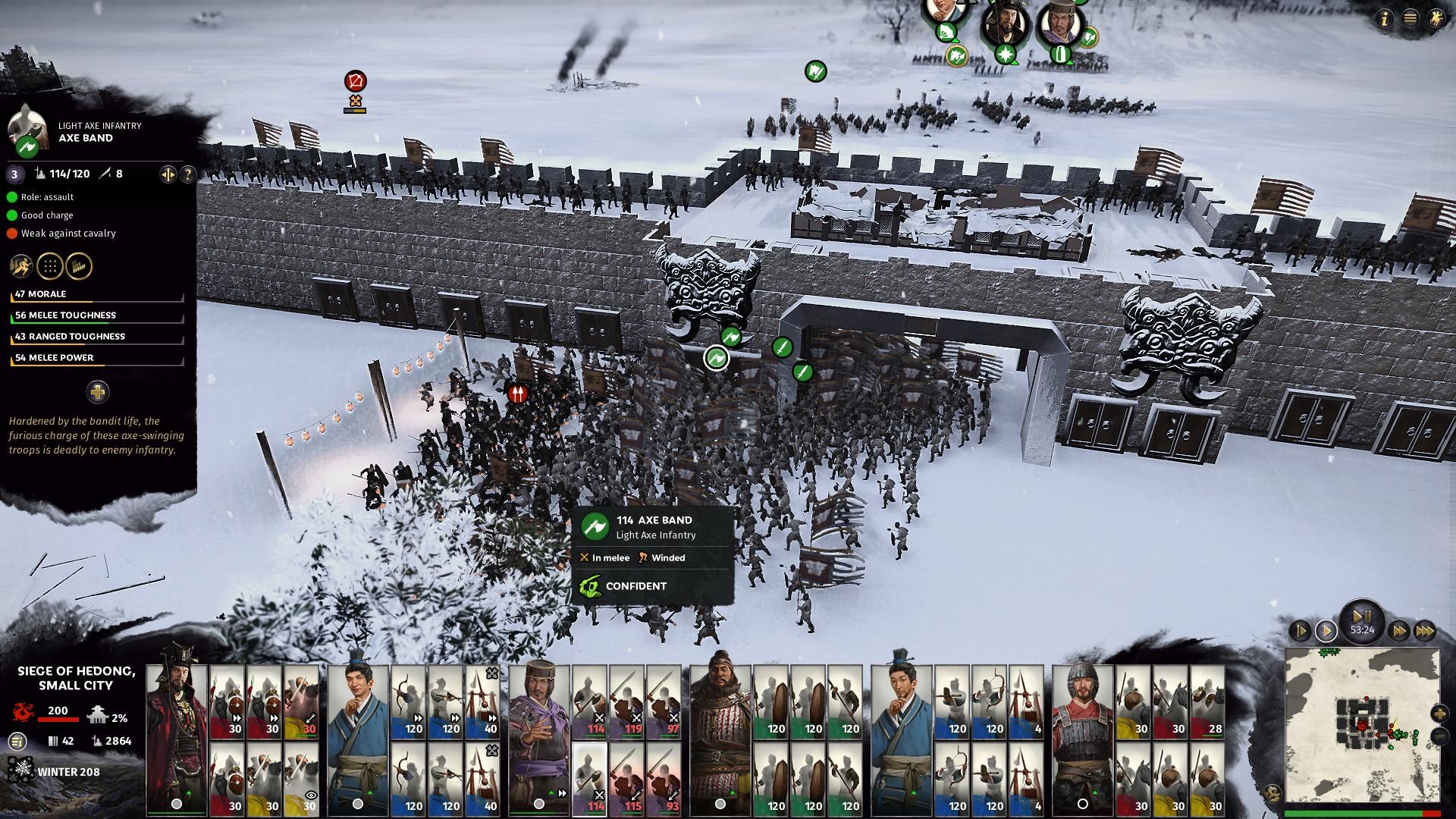1456x819 pixels.
Task: Select the bearded general in scale armor card
Action: pos(720,739)
